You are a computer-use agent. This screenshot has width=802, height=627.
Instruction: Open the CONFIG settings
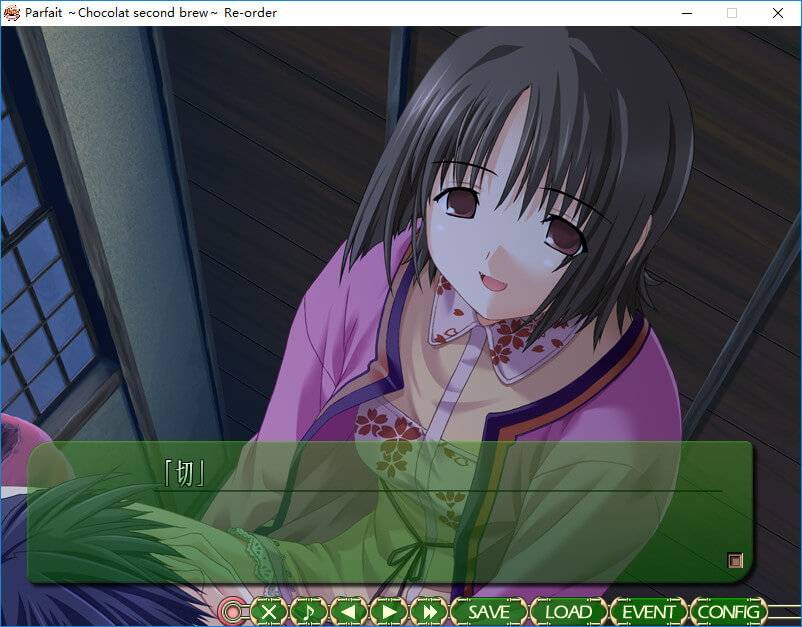[730, 611]
